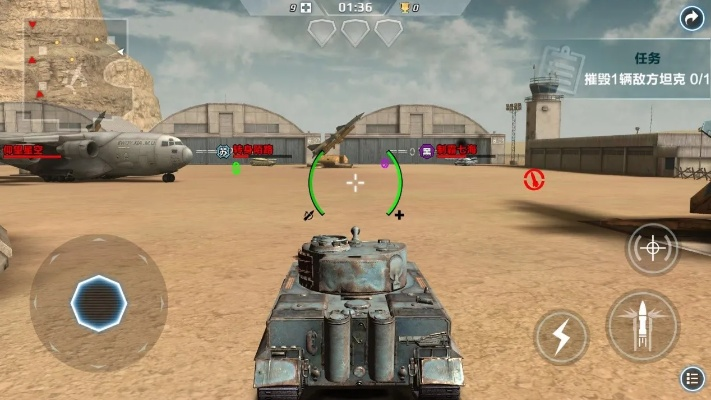Fire the main cannon shell button
Screen dimensions: 711x400
(x=642, y=327)
